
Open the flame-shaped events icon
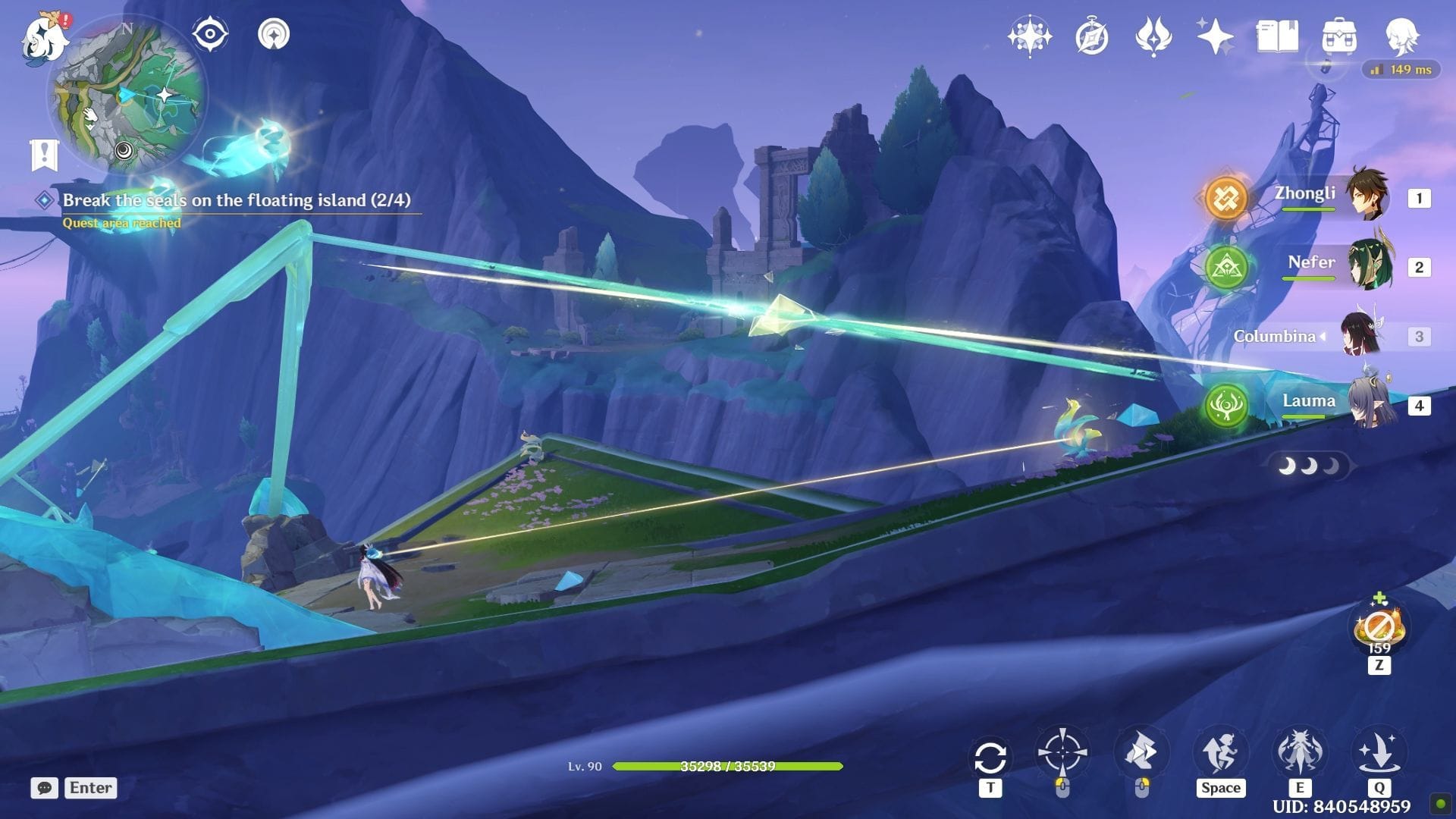click(1153, 36)
